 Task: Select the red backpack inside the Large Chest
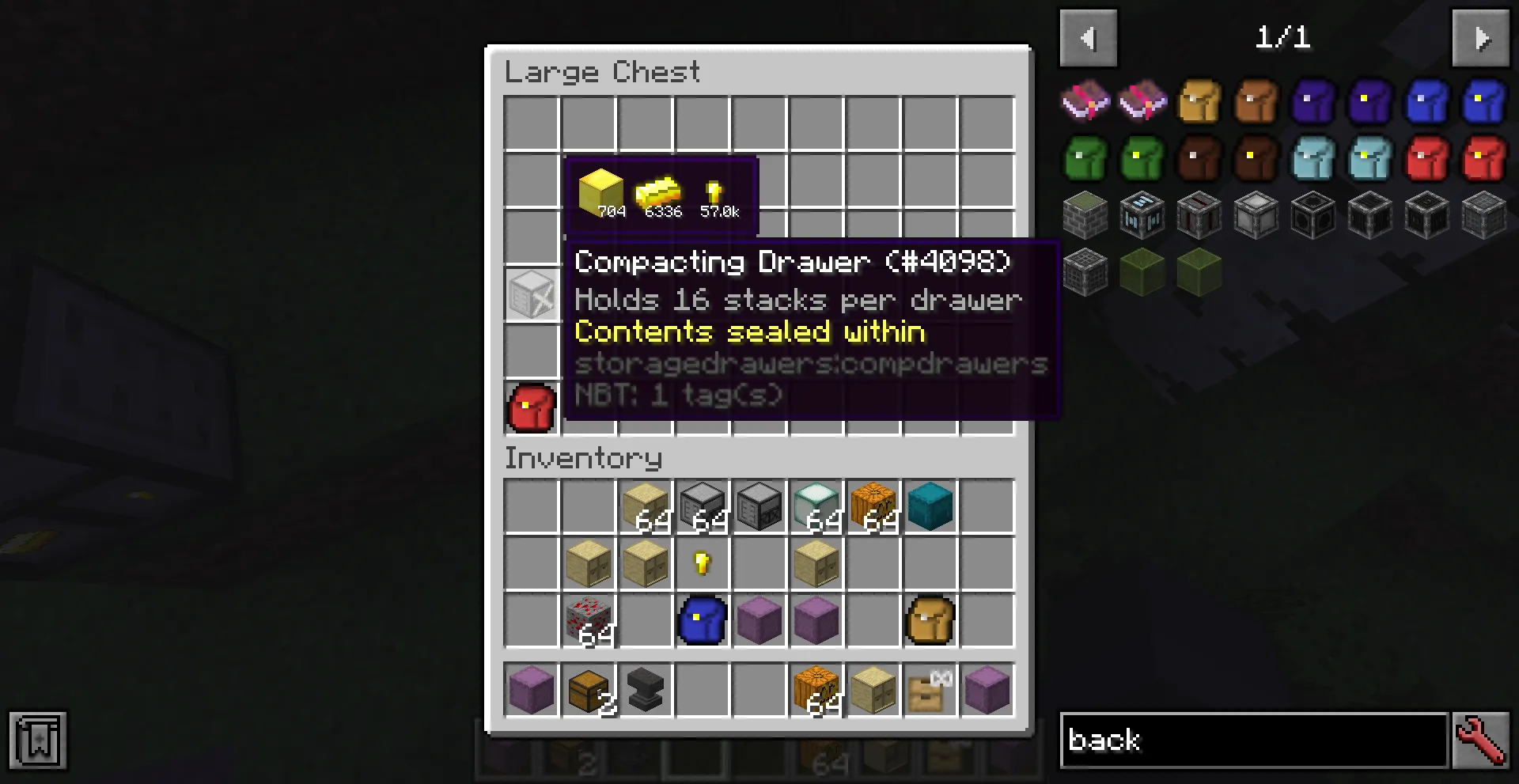coord(532,407)
